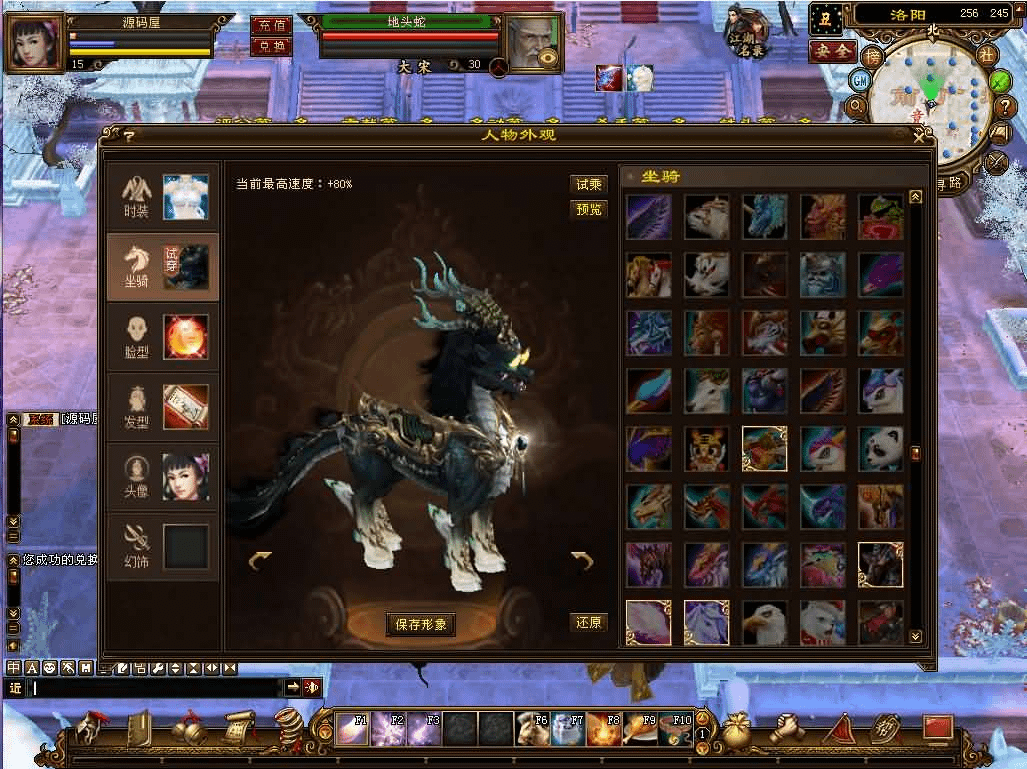
Task: Rotate the mount model with the left arrow
Action: tap(260, 561)
